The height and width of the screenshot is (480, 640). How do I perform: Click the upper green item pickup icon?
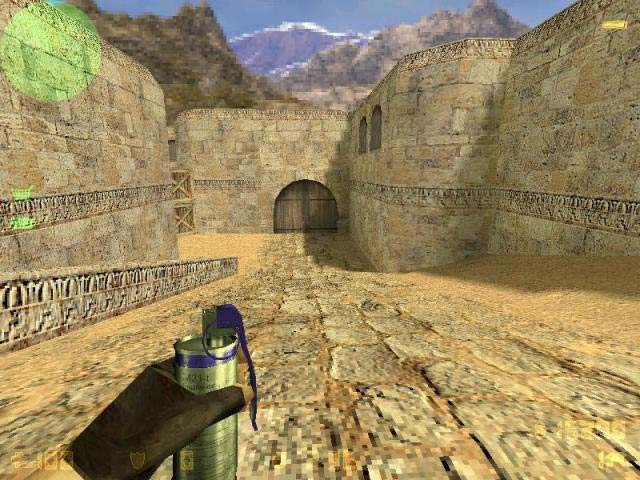pyautogui.click(x=21, y=194)
